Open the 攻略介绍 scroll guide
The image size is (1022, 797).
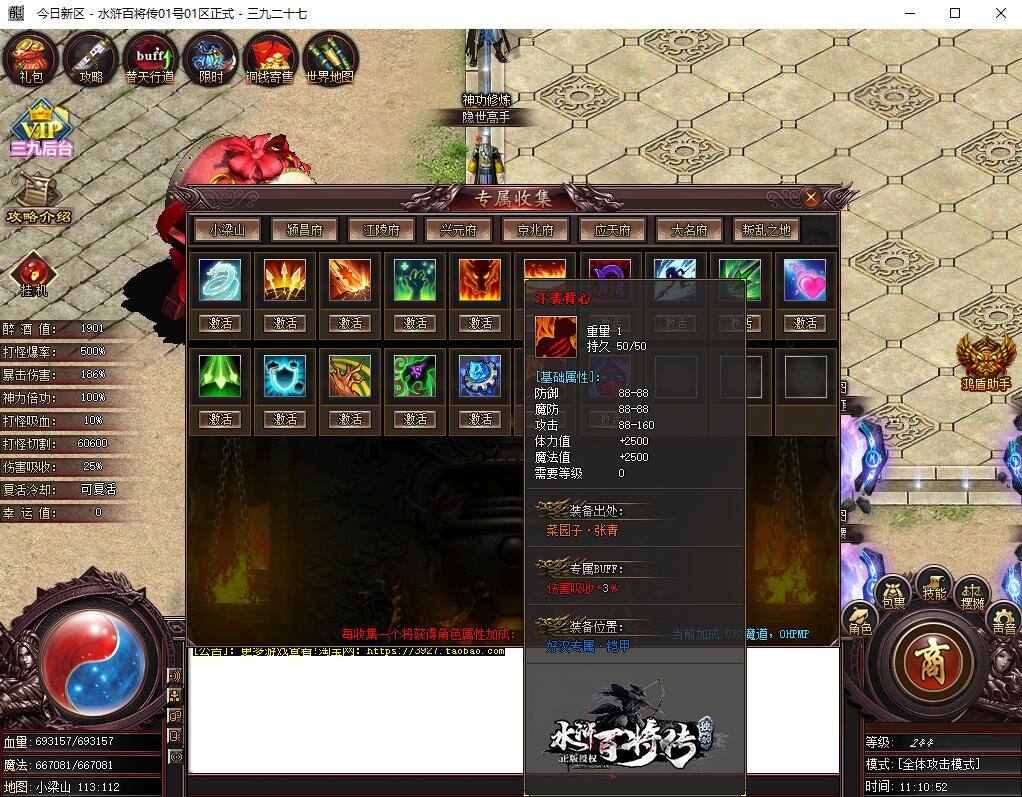[39, 196]
